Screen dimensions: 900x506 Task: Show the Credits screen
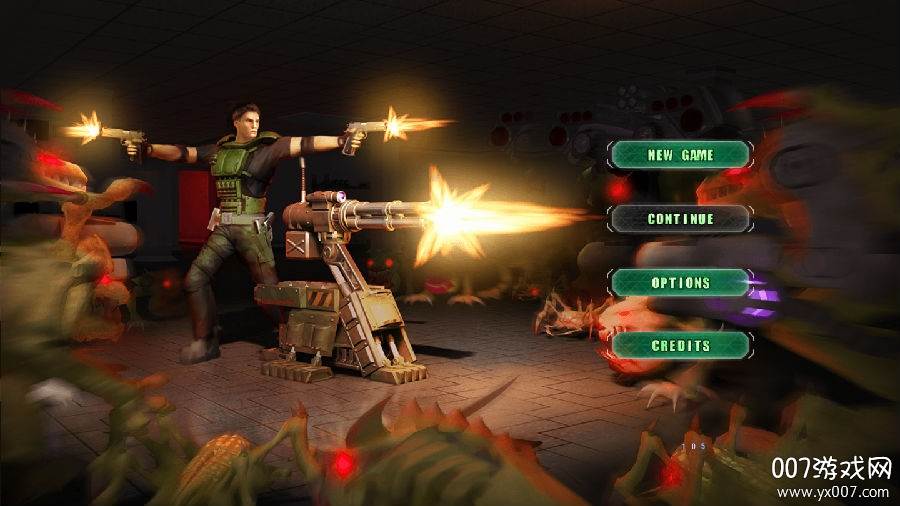click(680, 345)
